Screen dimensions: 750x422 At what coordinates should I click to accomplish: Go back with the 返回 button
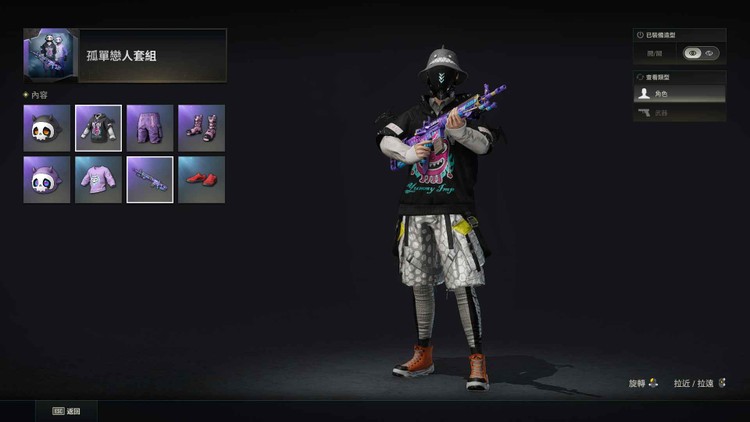(x=66, y=411)
